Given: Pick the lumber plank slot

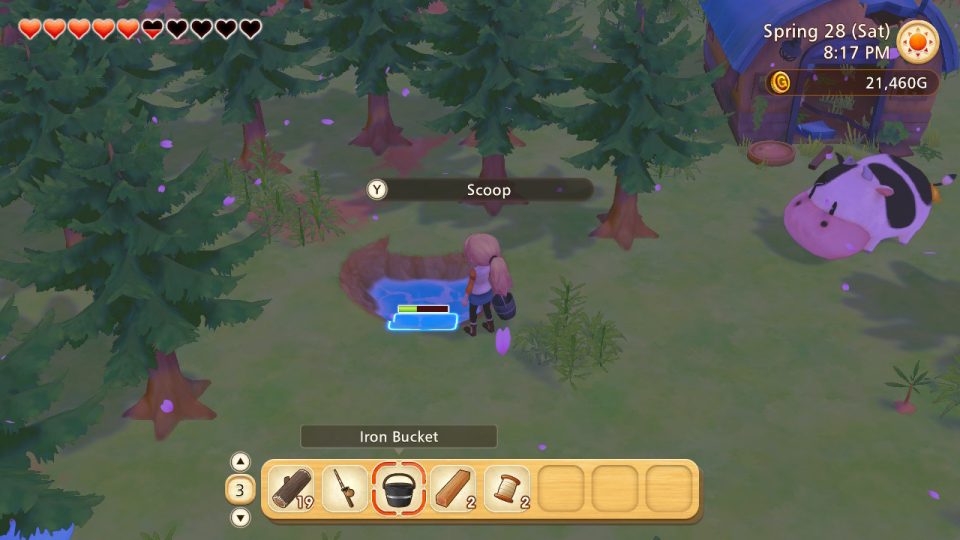Looking at the screenshot, I should pyautogui.click(x=453, y=489).
